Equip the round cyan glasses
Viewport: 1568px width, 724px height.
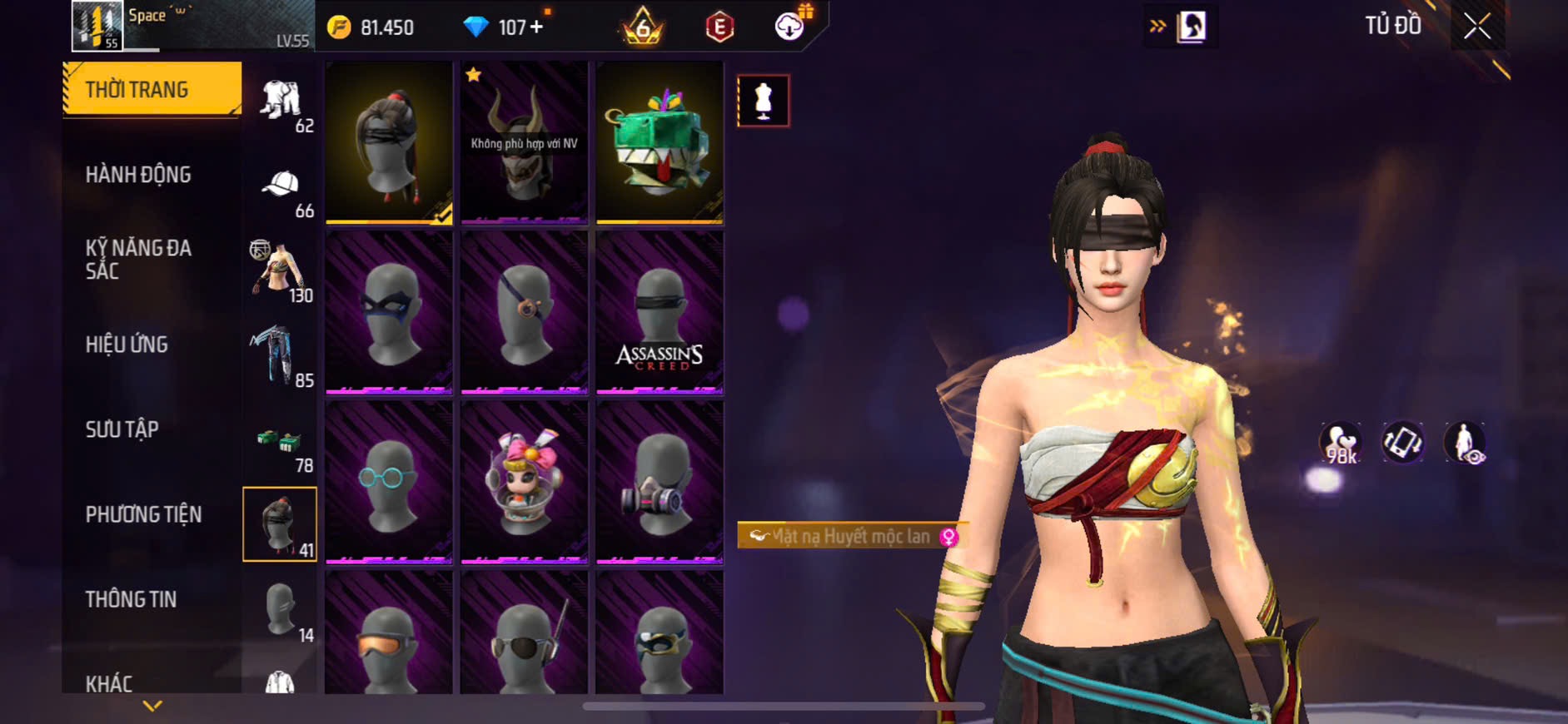pyautogui.click(x=389, y=482)
